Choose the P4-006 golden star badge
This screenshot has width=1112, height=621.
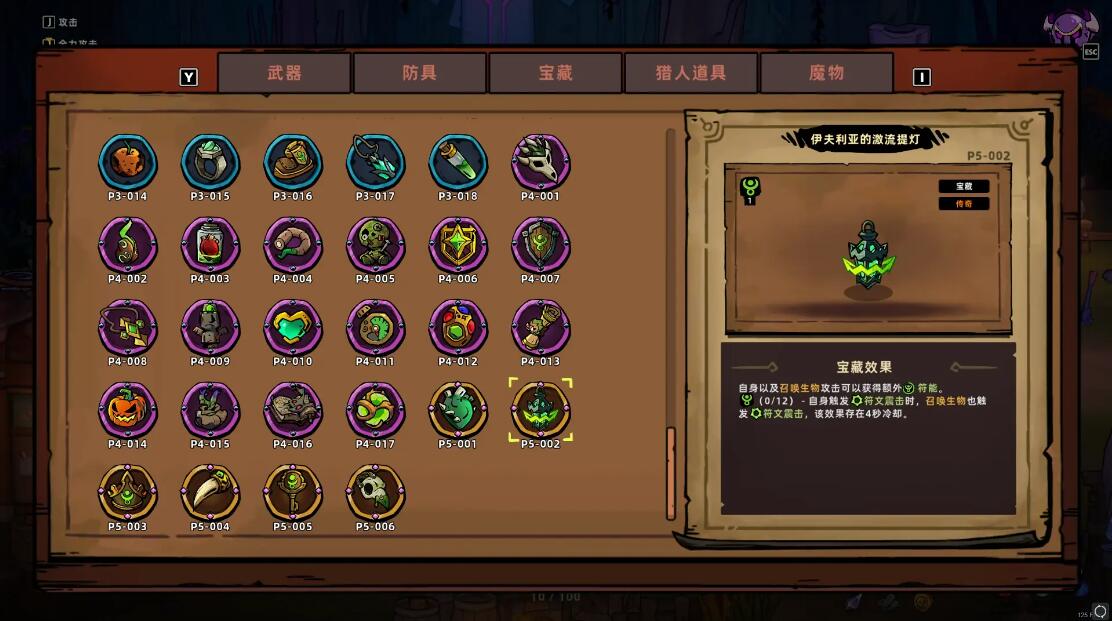(x=458, y=245)
